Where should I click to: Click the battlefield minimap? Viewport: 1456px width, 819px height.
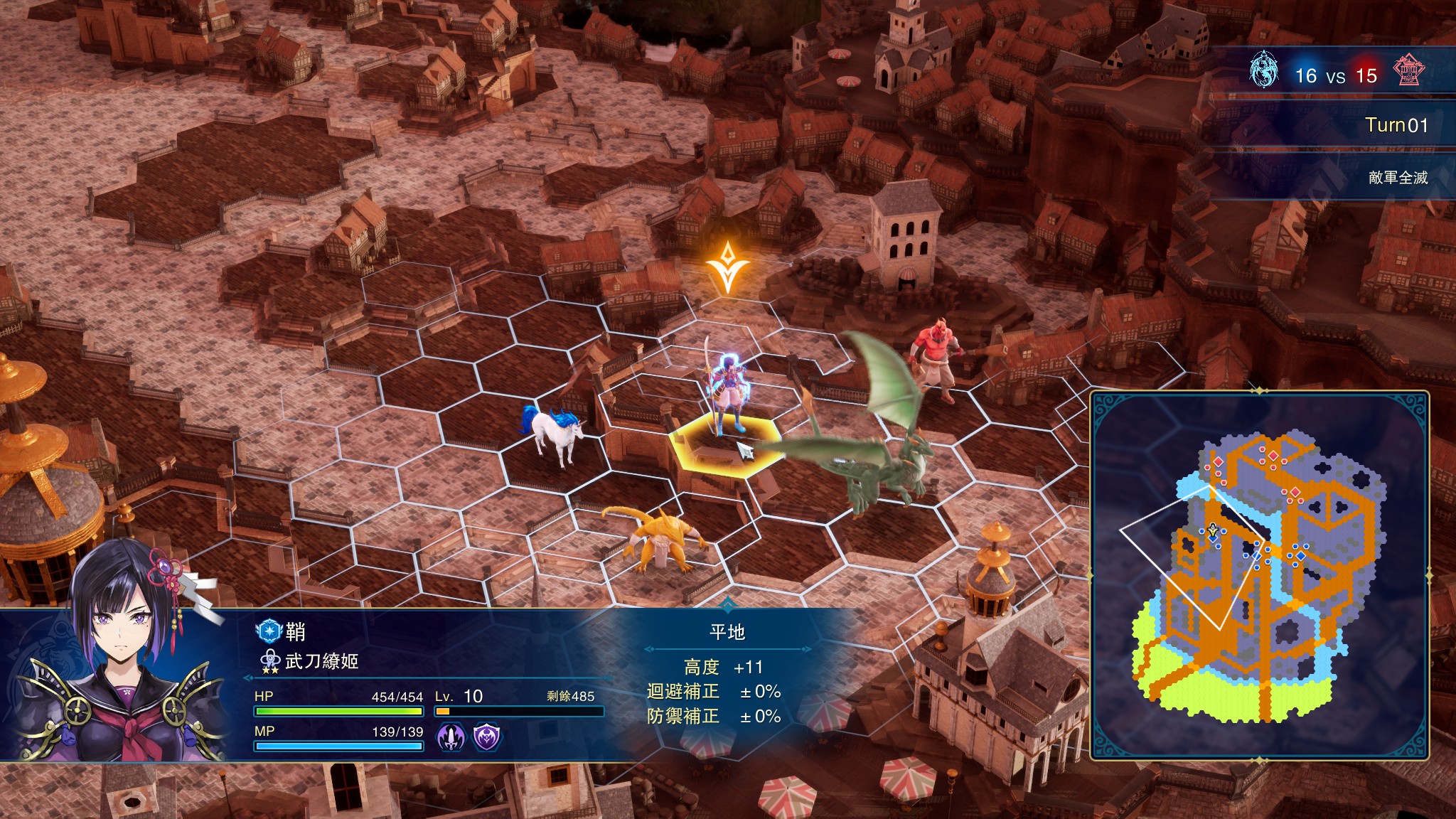coord(1259,576)
